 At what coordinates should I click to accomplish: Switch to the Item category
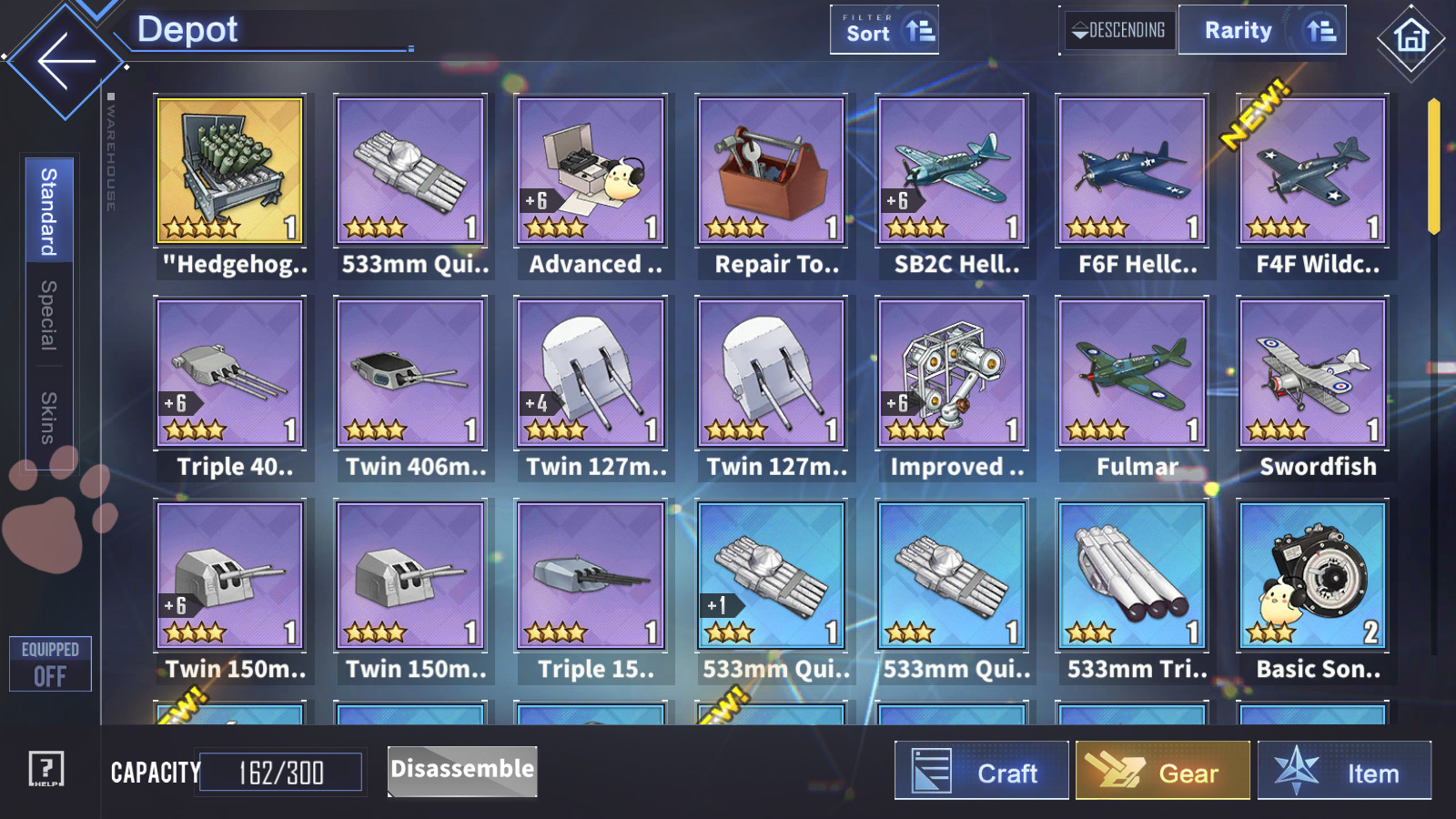click(1344, 772)
